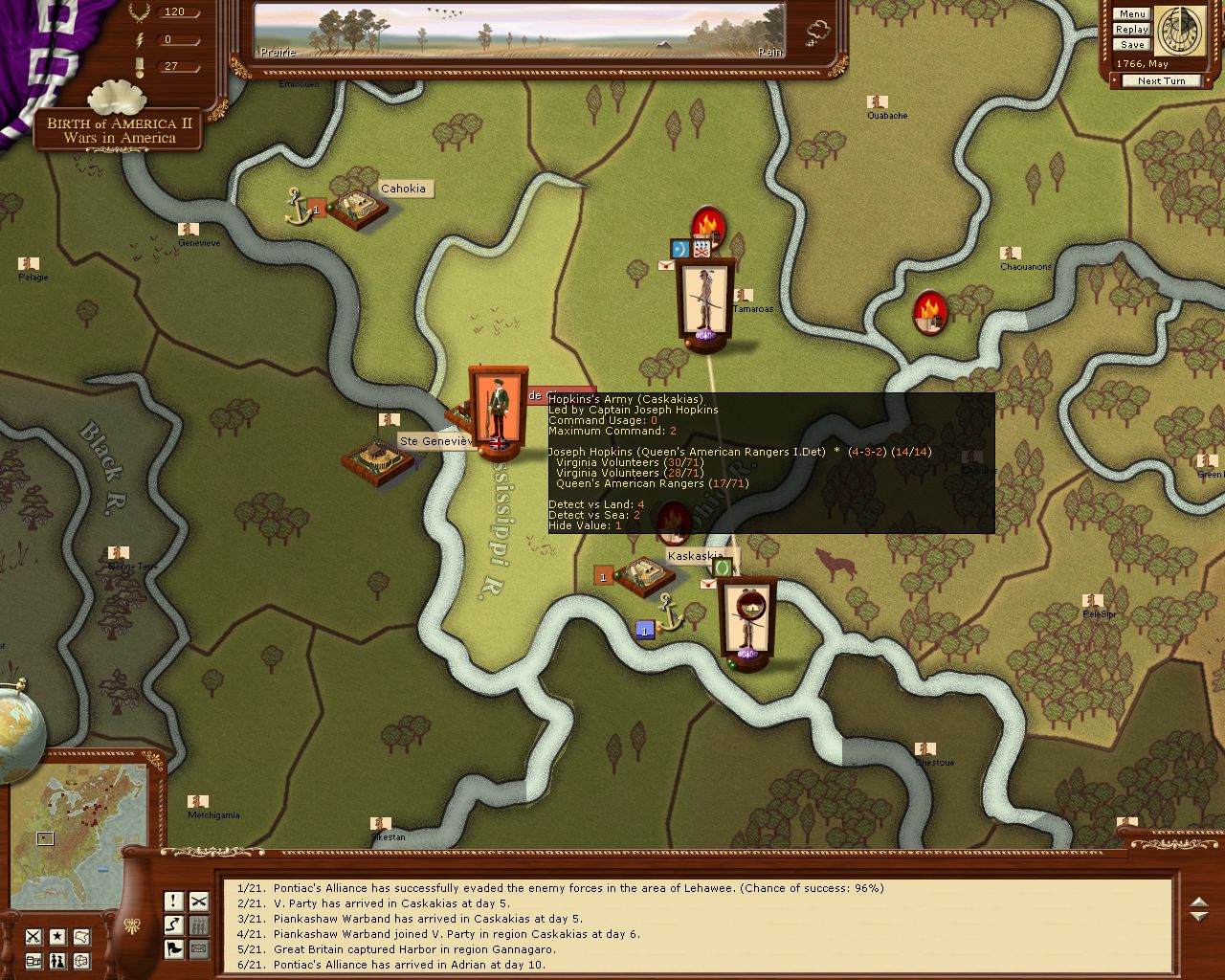
Task: Open the game Menu
Action: (1131, 14)
